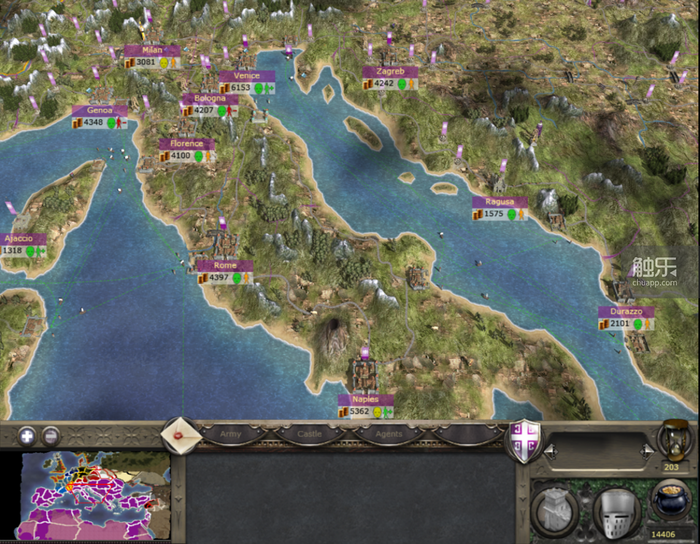The width and height of the screenshot is (700, 544).
Task: Select the Genoa settlement label
Action: click(x=100, y=111)
